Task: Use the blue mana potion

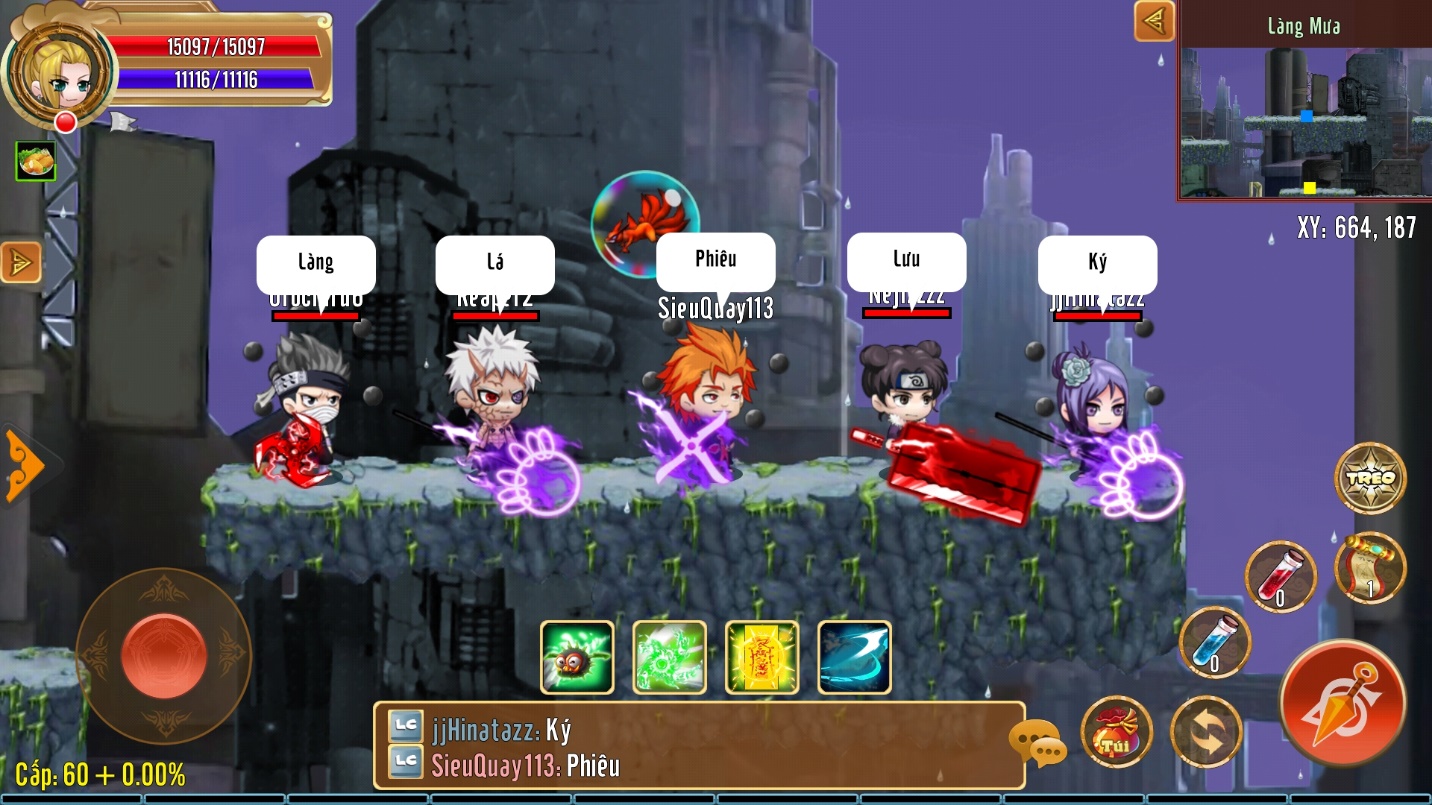Action: pos(1214,641)
